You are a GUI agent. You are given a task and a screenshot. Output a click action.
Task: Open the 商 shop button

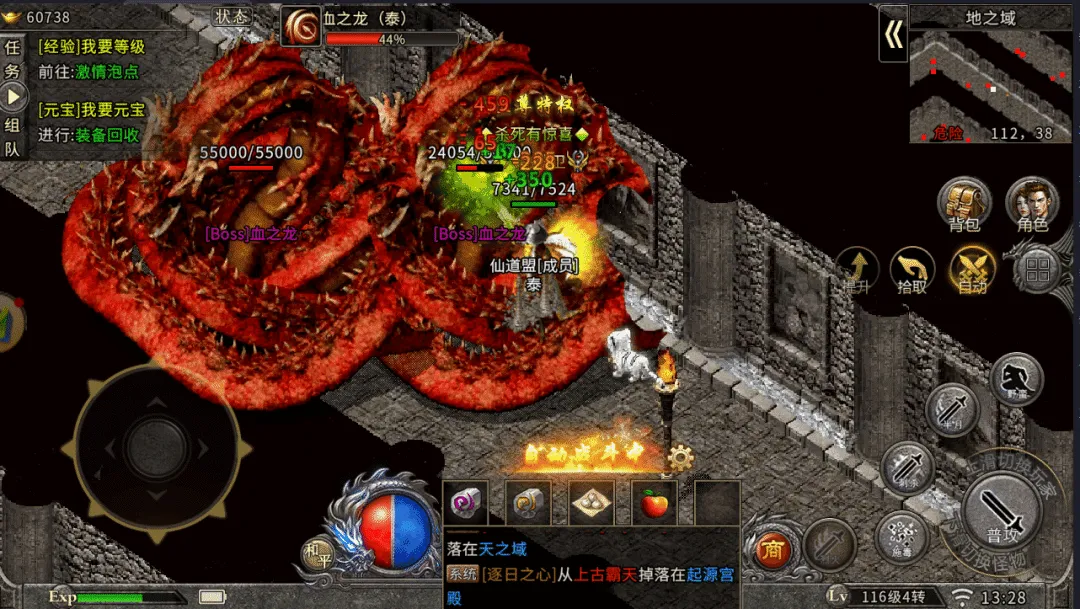pos(771,548)
